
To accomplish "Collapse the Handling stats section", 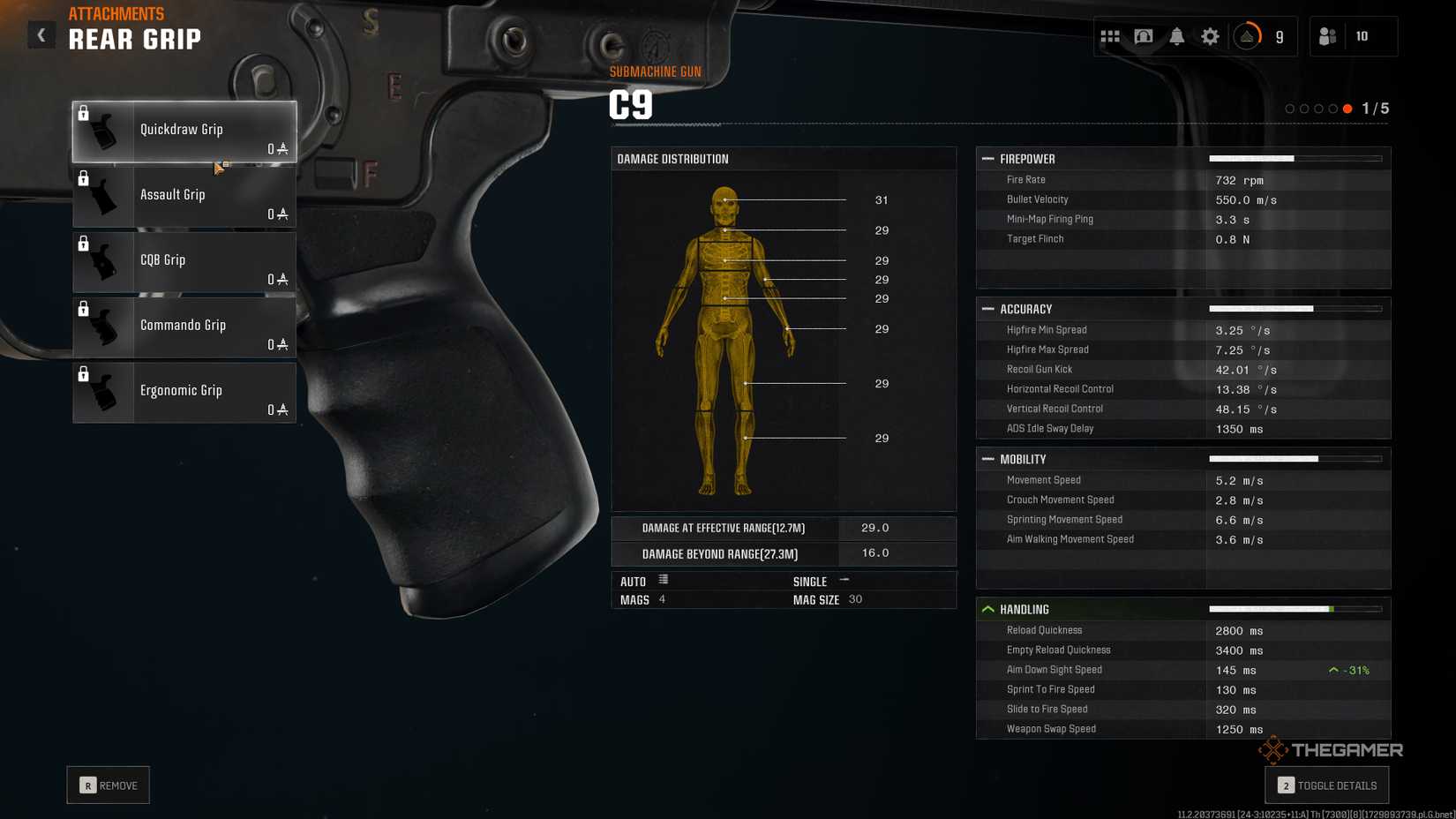I will point(988,609).
